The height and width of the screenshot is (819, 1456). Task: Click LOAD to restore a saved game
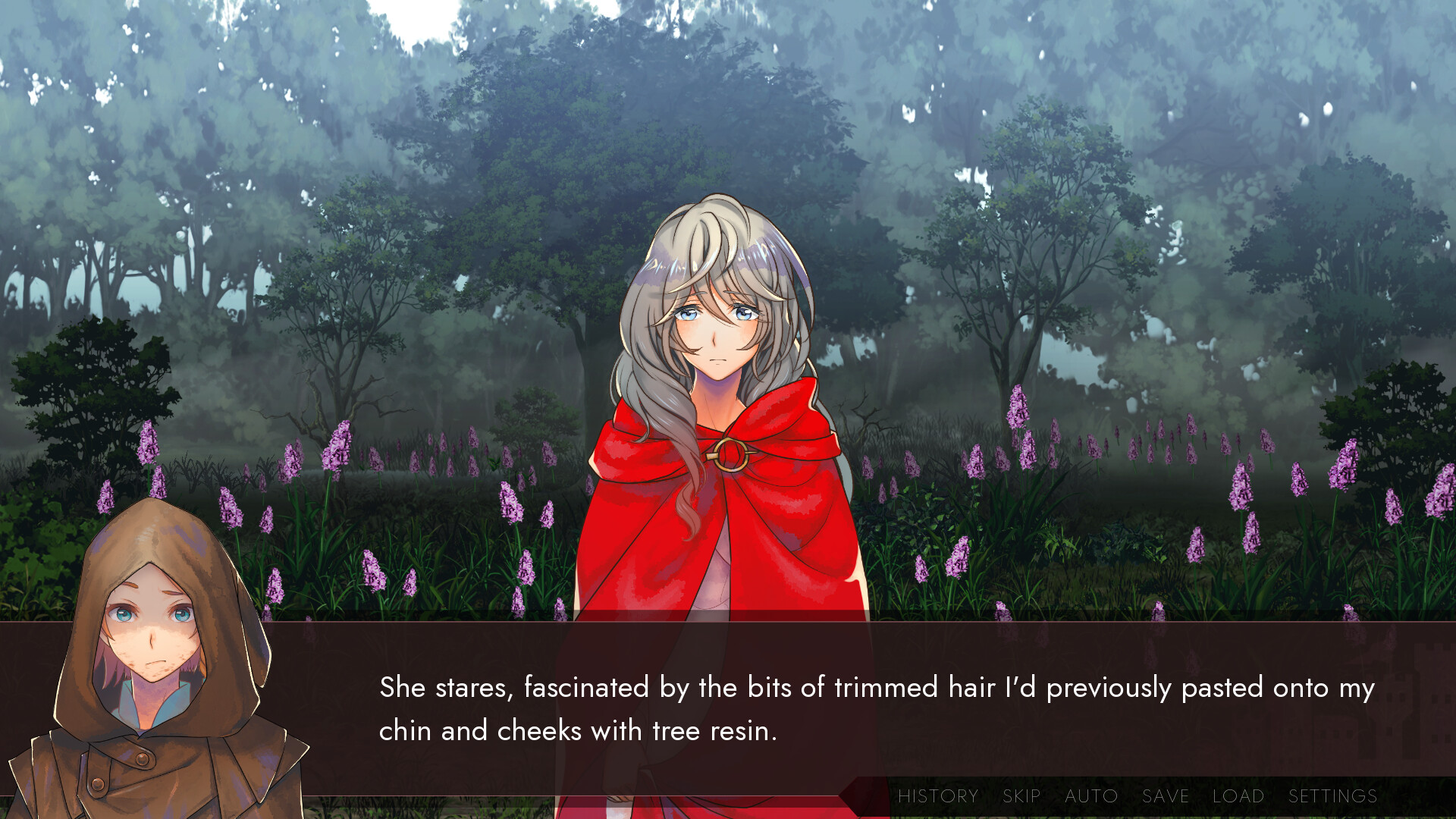coord(1238,796)
